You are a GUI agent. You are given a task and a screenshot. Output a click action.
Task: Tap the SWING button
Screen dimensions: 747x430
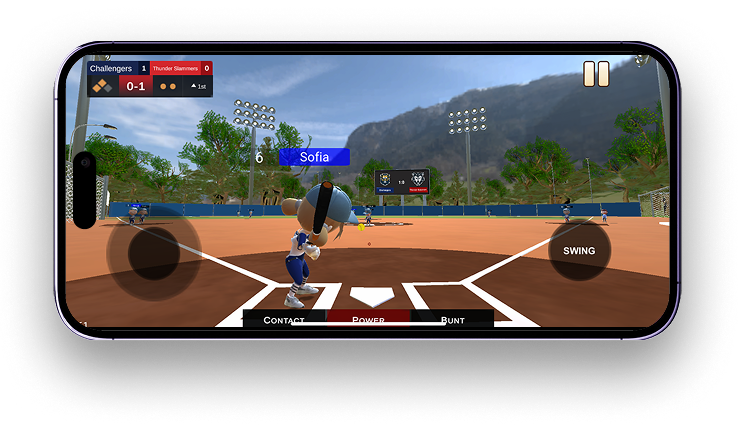(579, 251)
